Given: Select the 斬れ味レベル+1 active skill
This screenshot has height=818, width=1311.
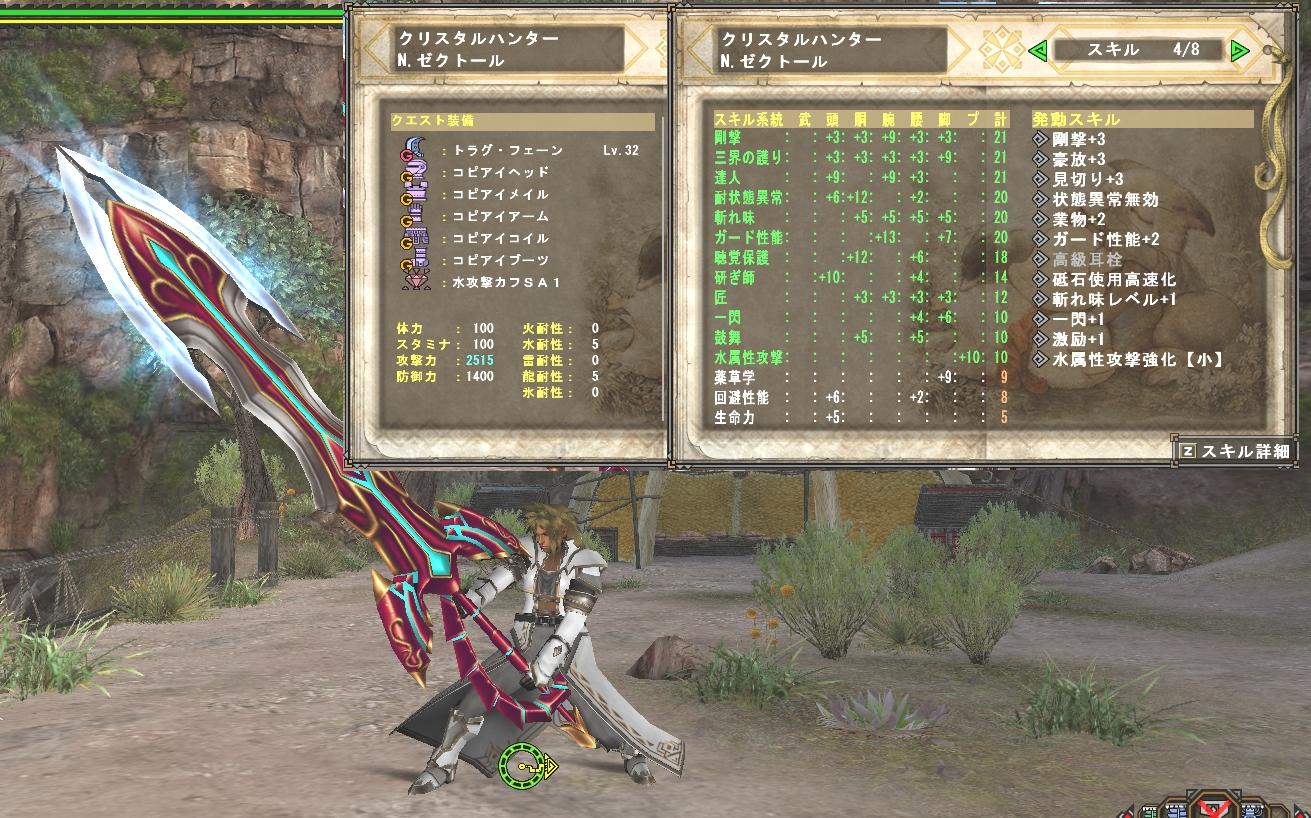Looking at the screenshot, I should click(x=1112, y=300).
